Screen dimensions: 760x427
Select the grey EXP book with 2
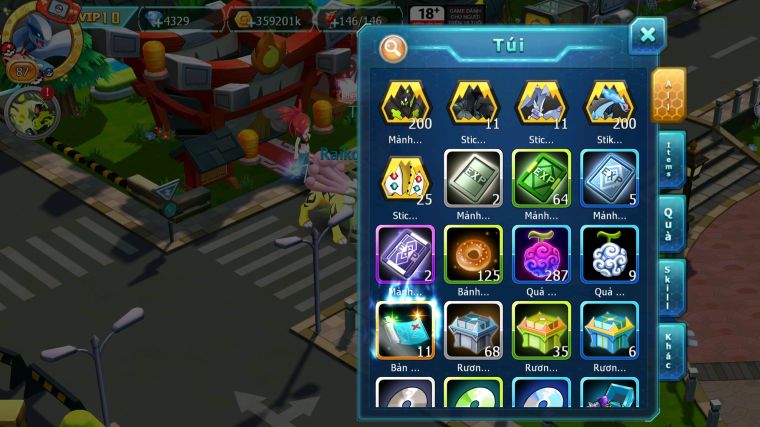(473, 179)
